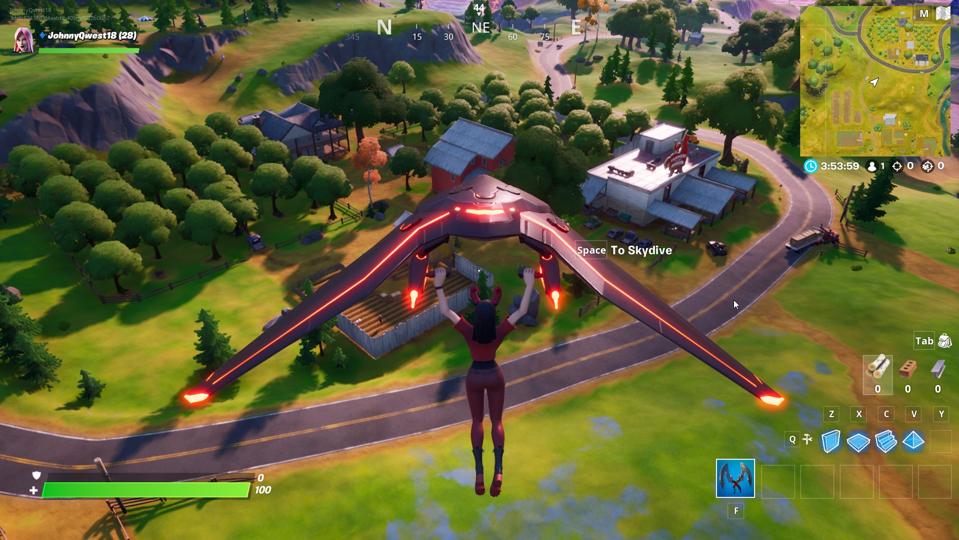Select the glider hotbar slot
This screenshot has width=959, height=540.
[x=735, y=478]
